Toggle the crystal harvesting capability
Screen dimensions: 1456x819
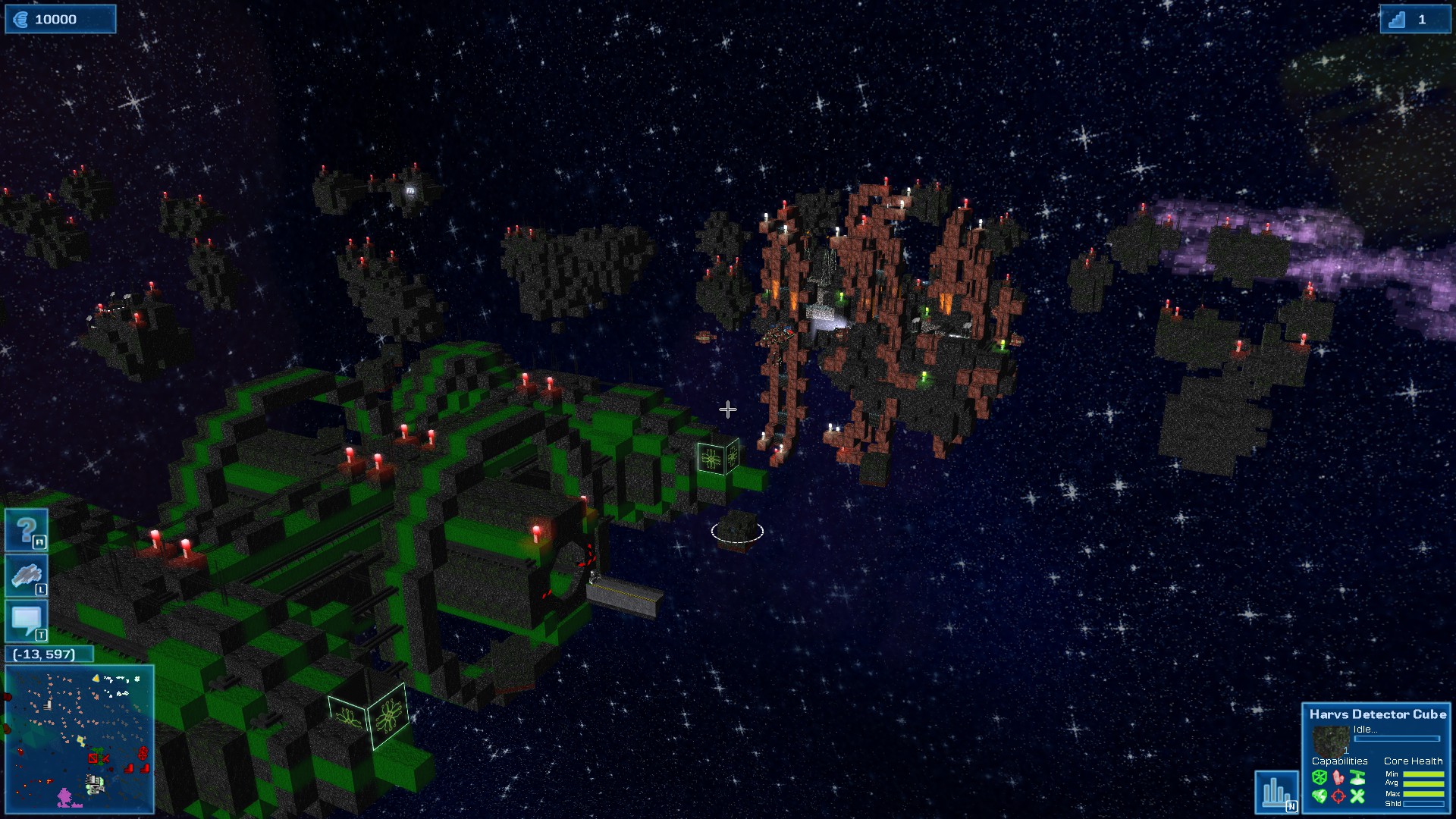(1338, 778)
